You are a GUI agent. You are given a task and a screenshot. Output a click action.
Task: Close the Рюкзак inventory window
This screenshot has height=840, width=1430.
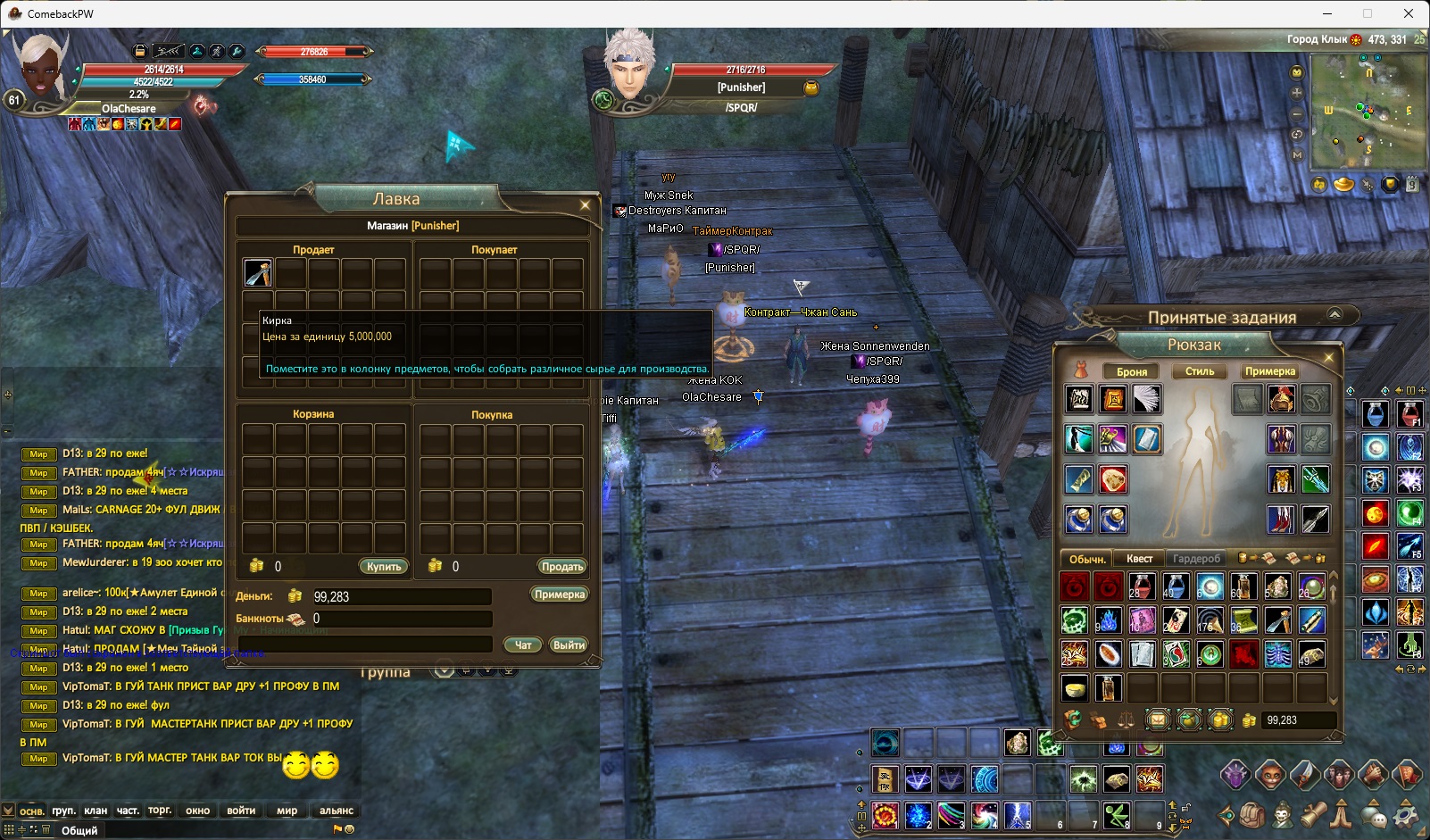1328,357
